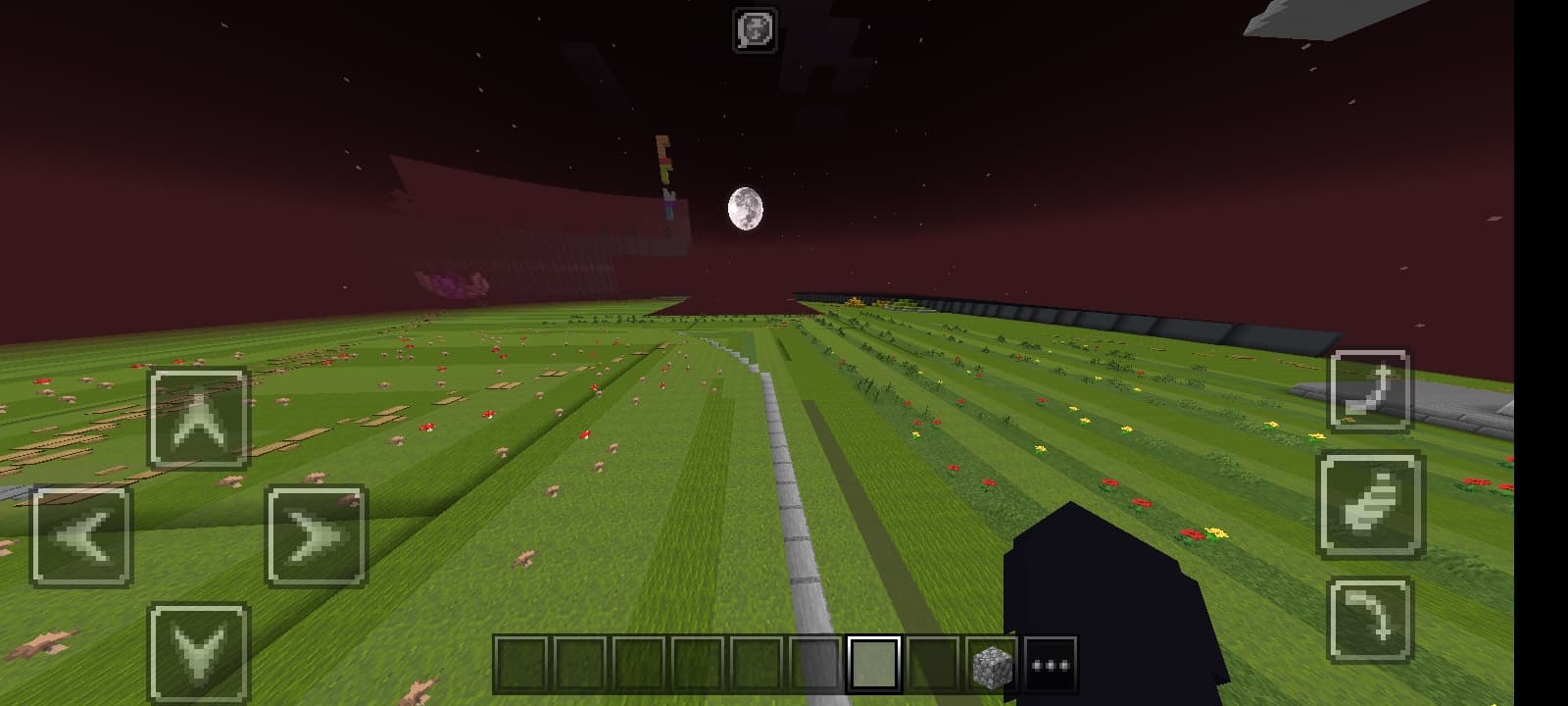
Task: Open the chat button at top
Action: pos(755,29)
